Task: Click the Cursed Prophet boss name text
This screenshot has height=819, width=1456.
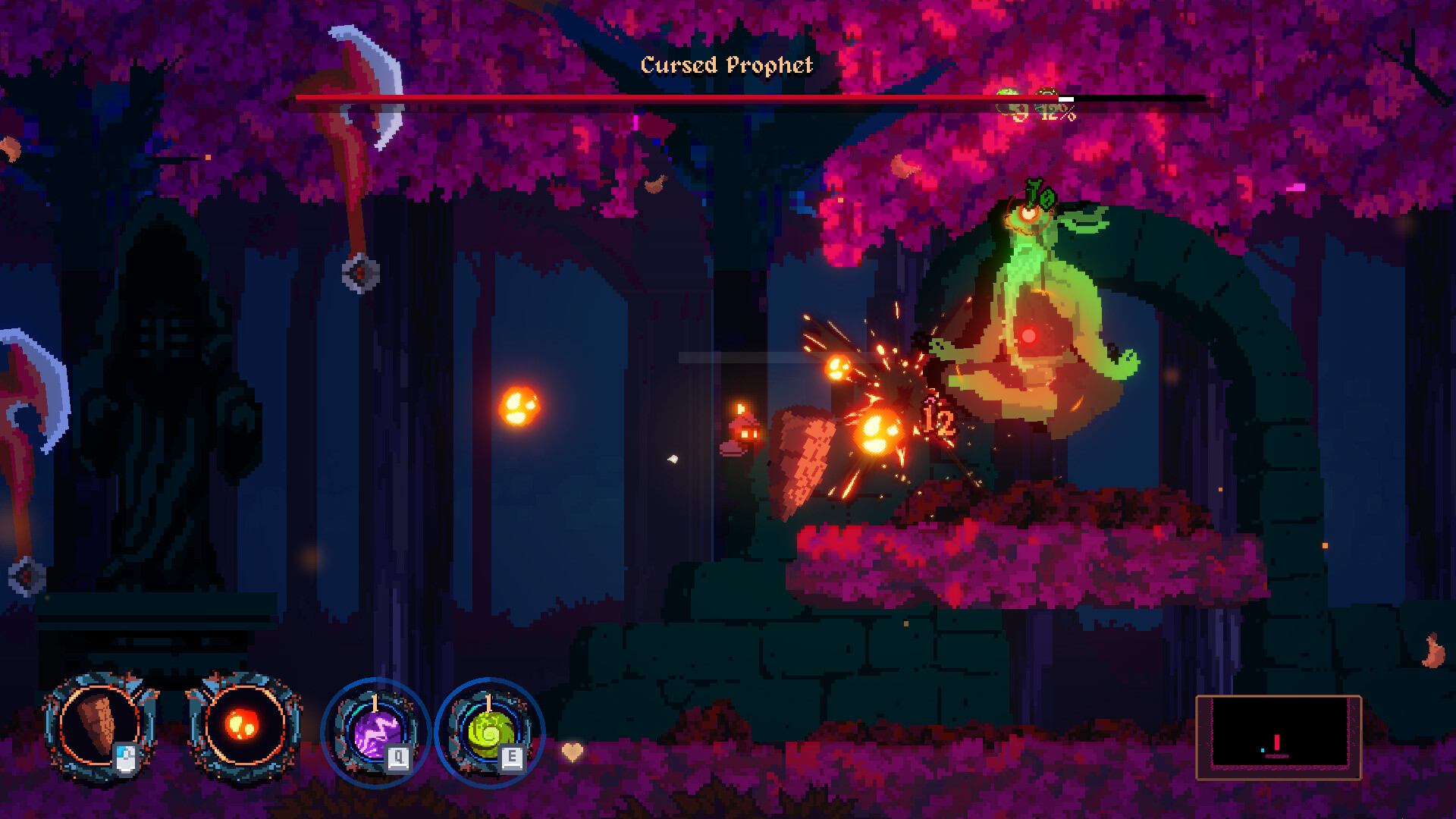Action: (x=726, y=66)
